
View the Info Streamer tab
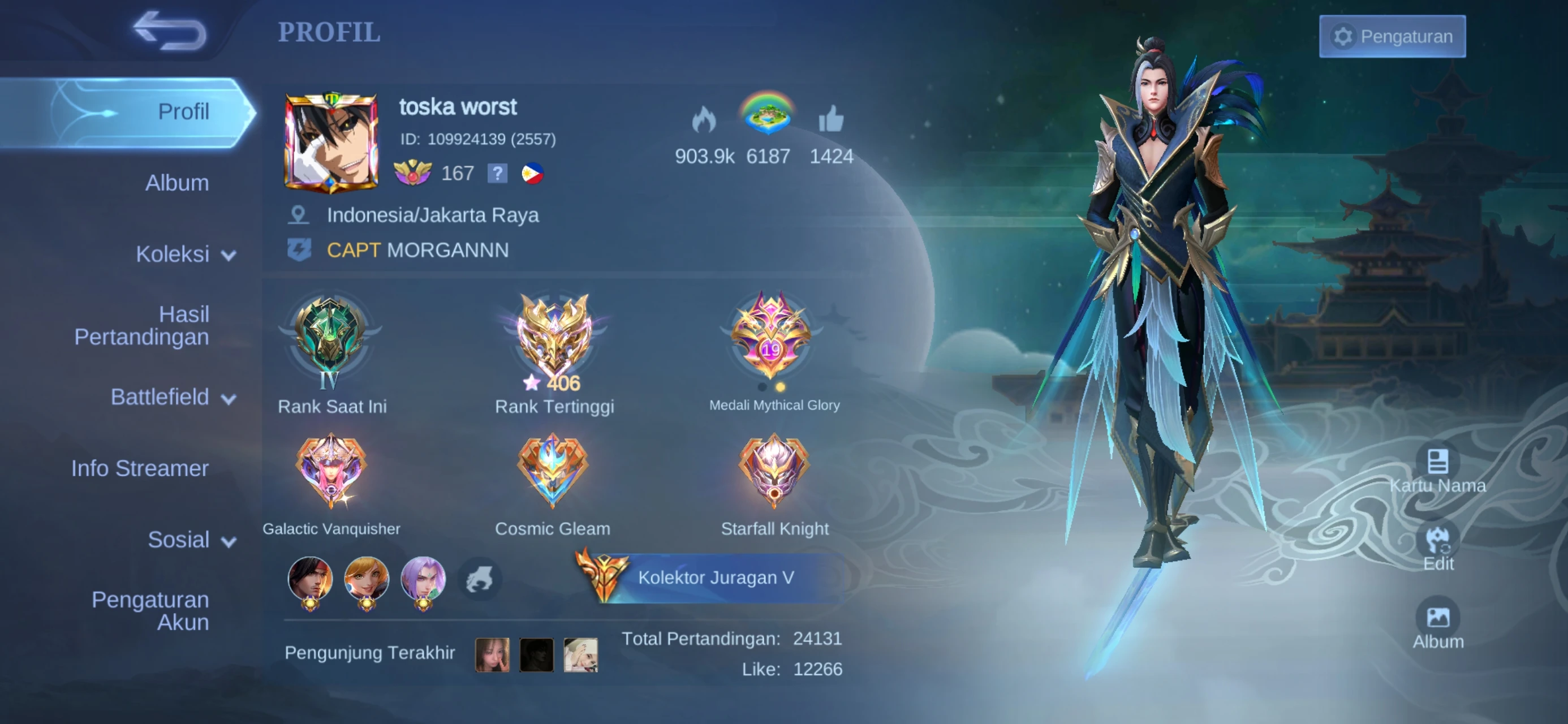pos(140,468)
